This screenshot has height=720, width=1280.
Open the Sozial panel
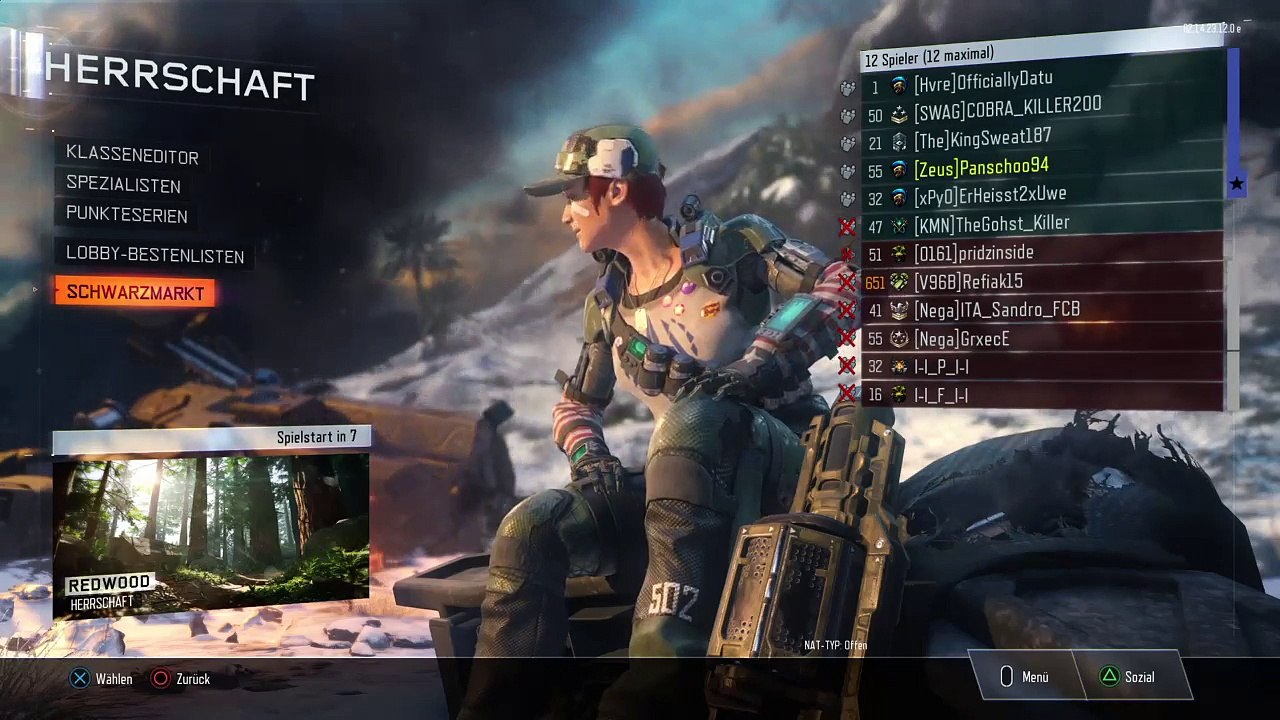coord(1127,677)
